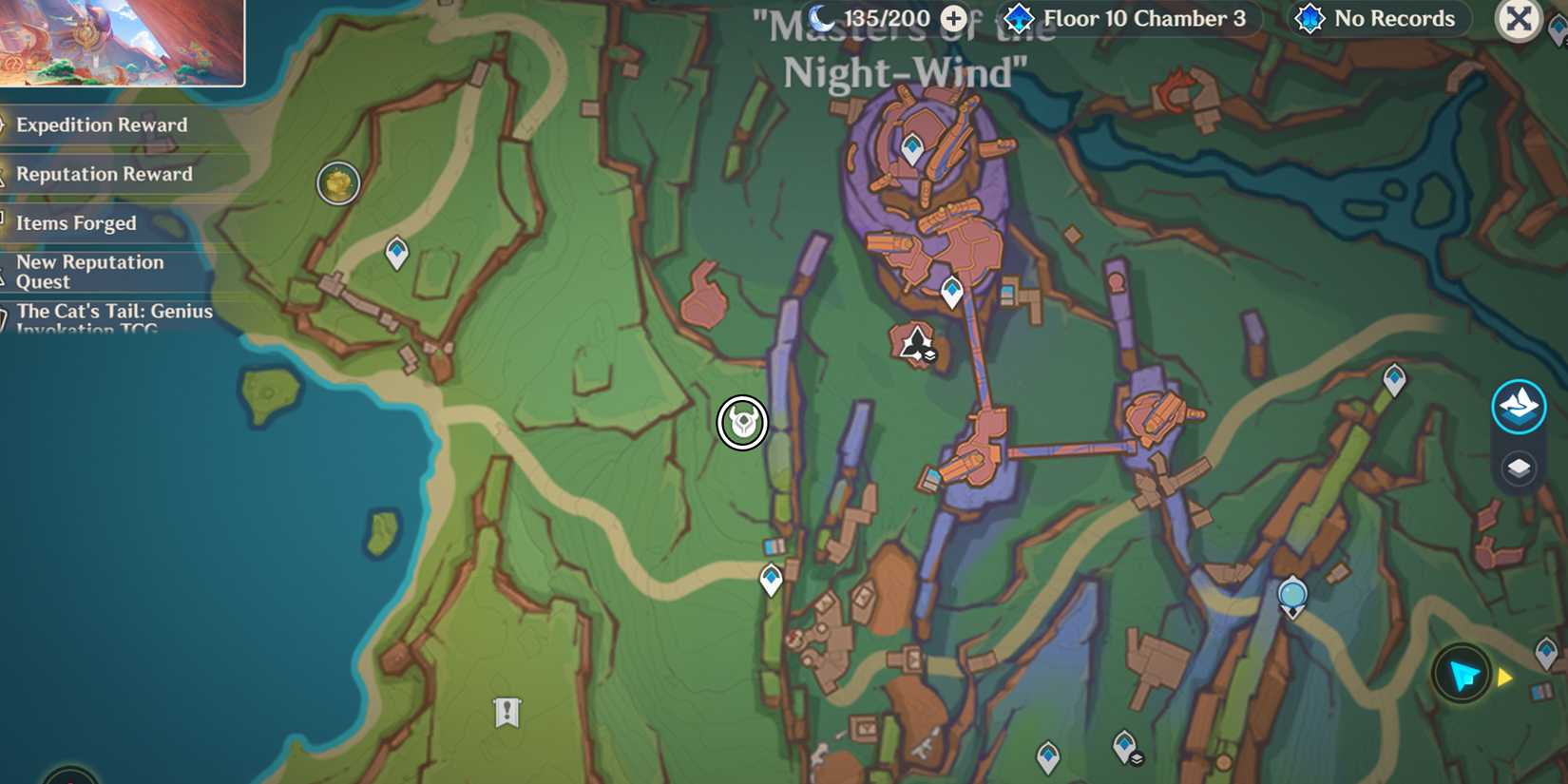Viewport: 1568px width, 784px height.
Task: Click the yellow arrow beside the player marker
Action: pos(1504,677)
